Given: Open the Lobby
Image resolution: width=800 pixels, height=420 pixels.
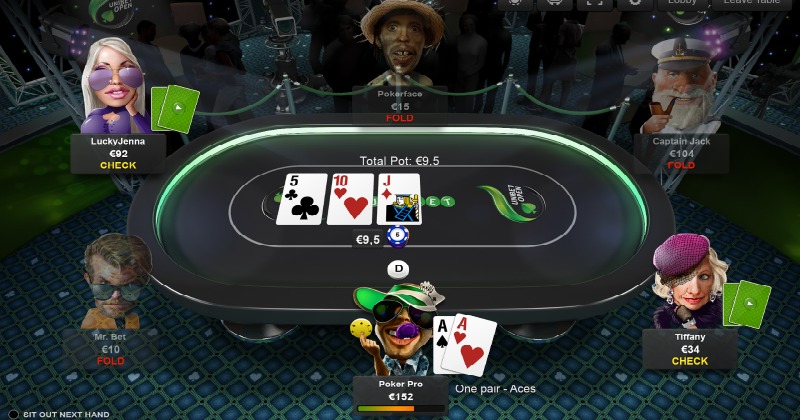Looking at the screenshot, I should coord(683,3).
